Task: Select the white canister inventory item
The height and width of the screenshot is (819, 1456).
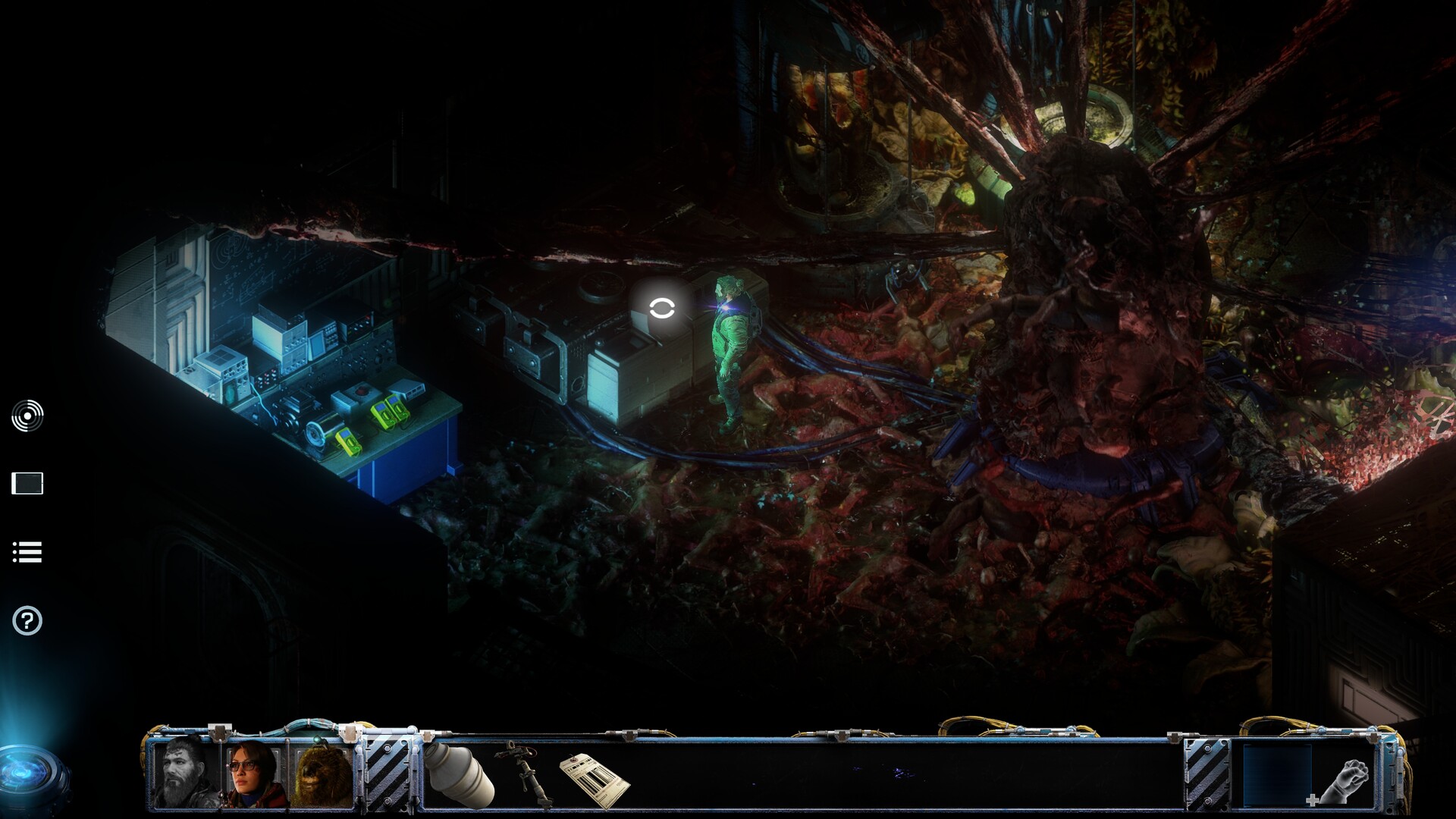Action: coord(457,774)
